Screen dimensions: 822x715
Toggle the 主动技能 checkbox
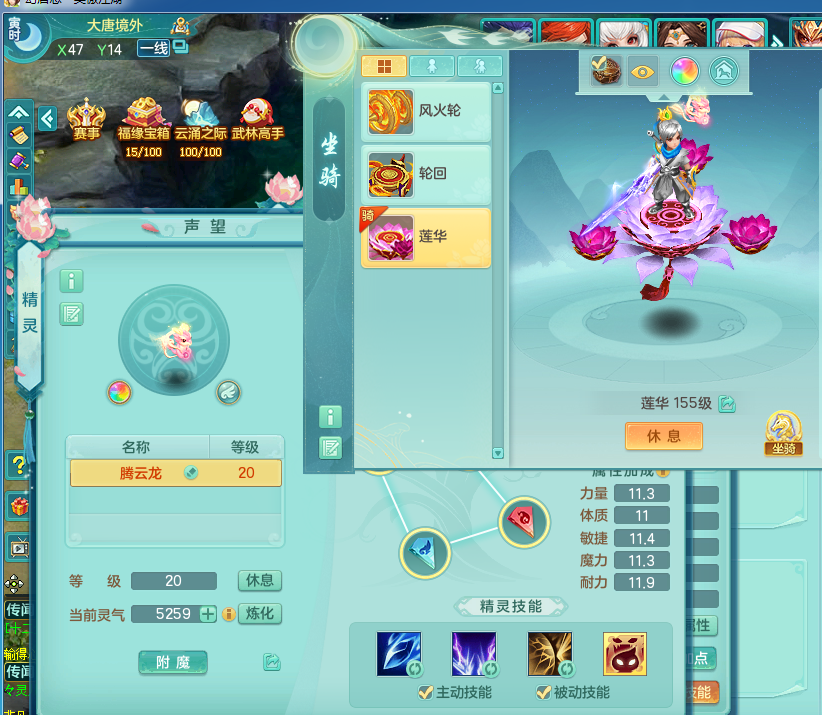click(427, 692)
